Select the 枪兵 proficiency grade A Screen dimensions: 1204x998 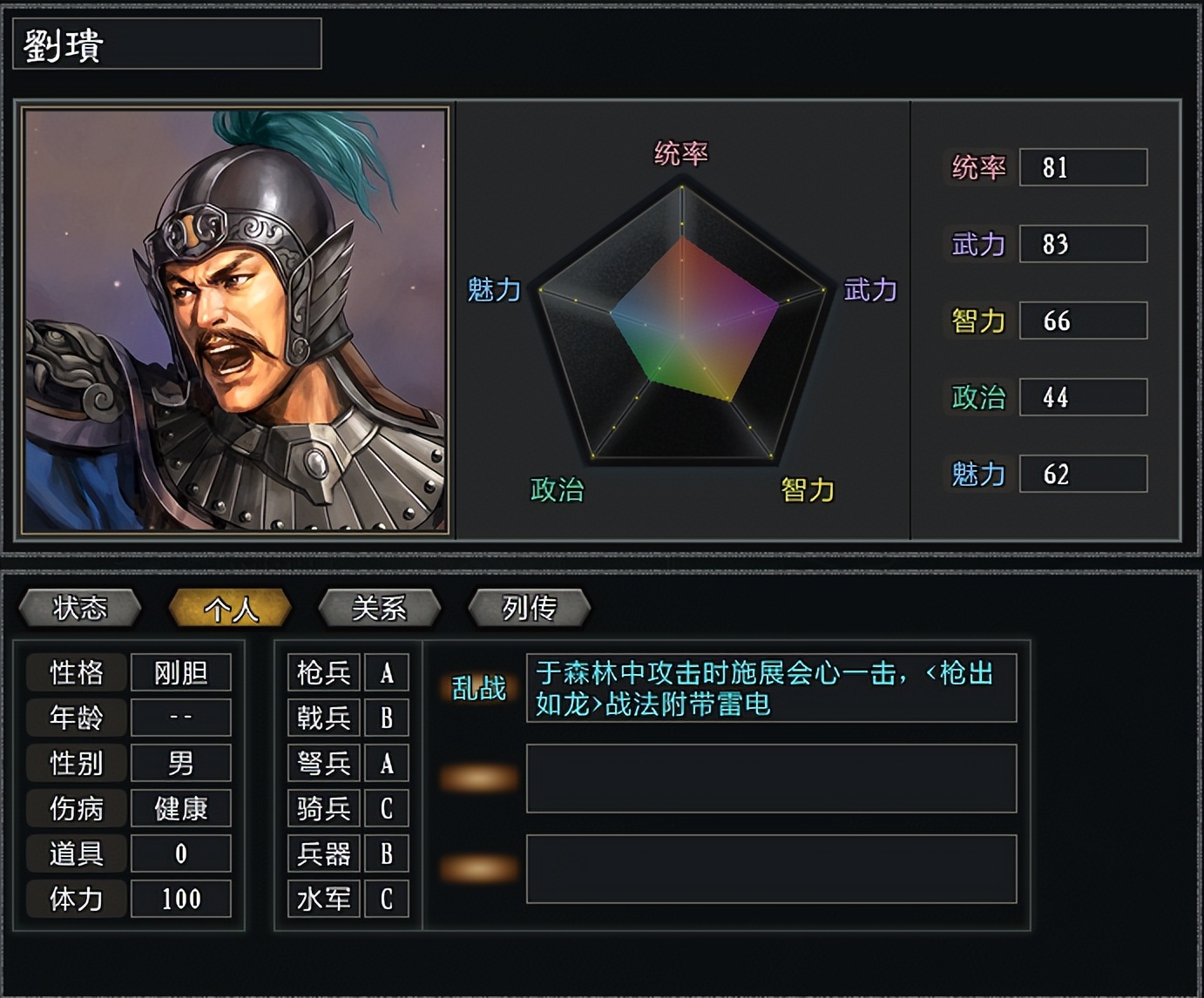[387, 671]
